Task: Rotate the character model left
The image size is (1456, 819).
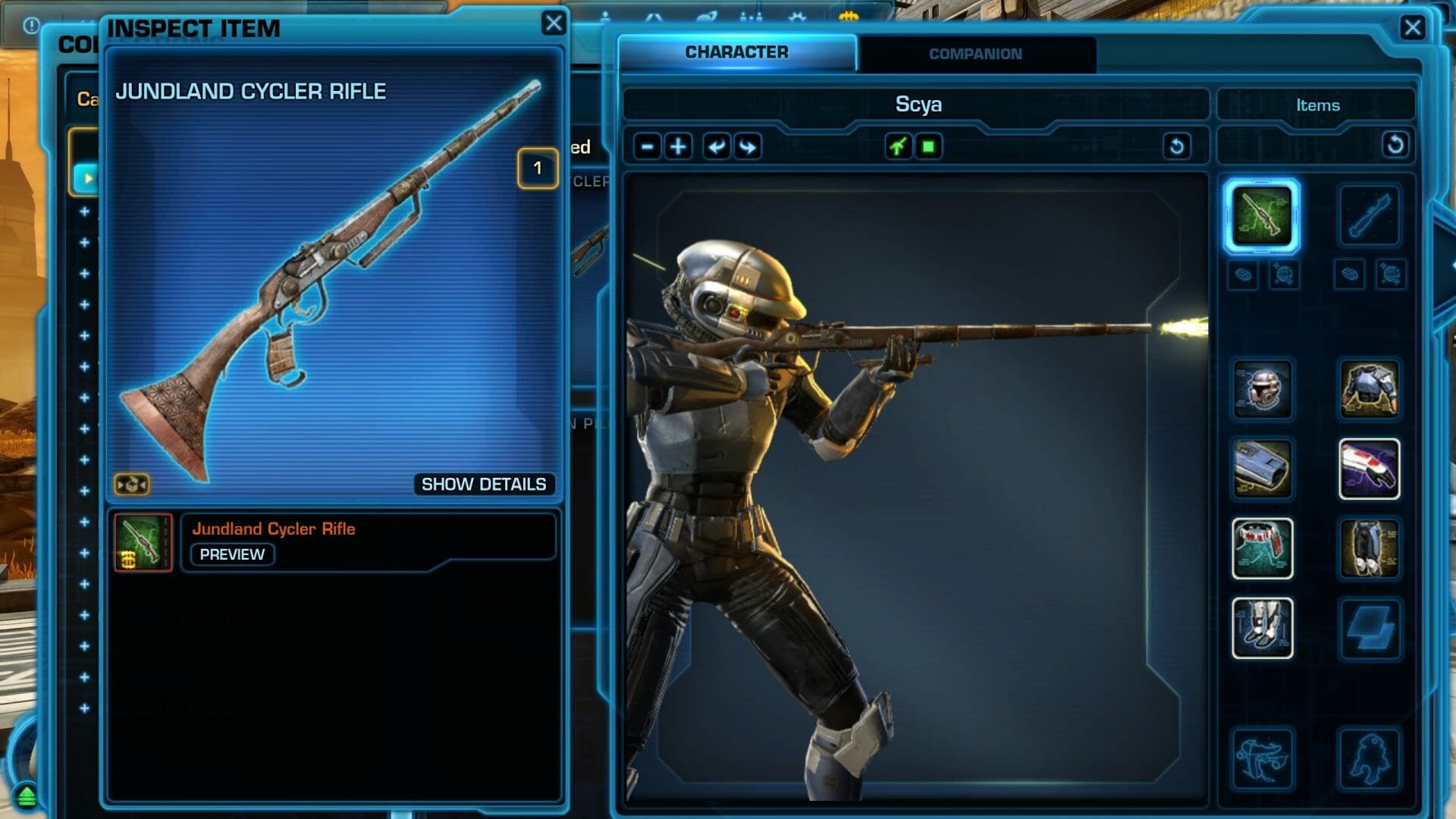Action: pos(715,146)
